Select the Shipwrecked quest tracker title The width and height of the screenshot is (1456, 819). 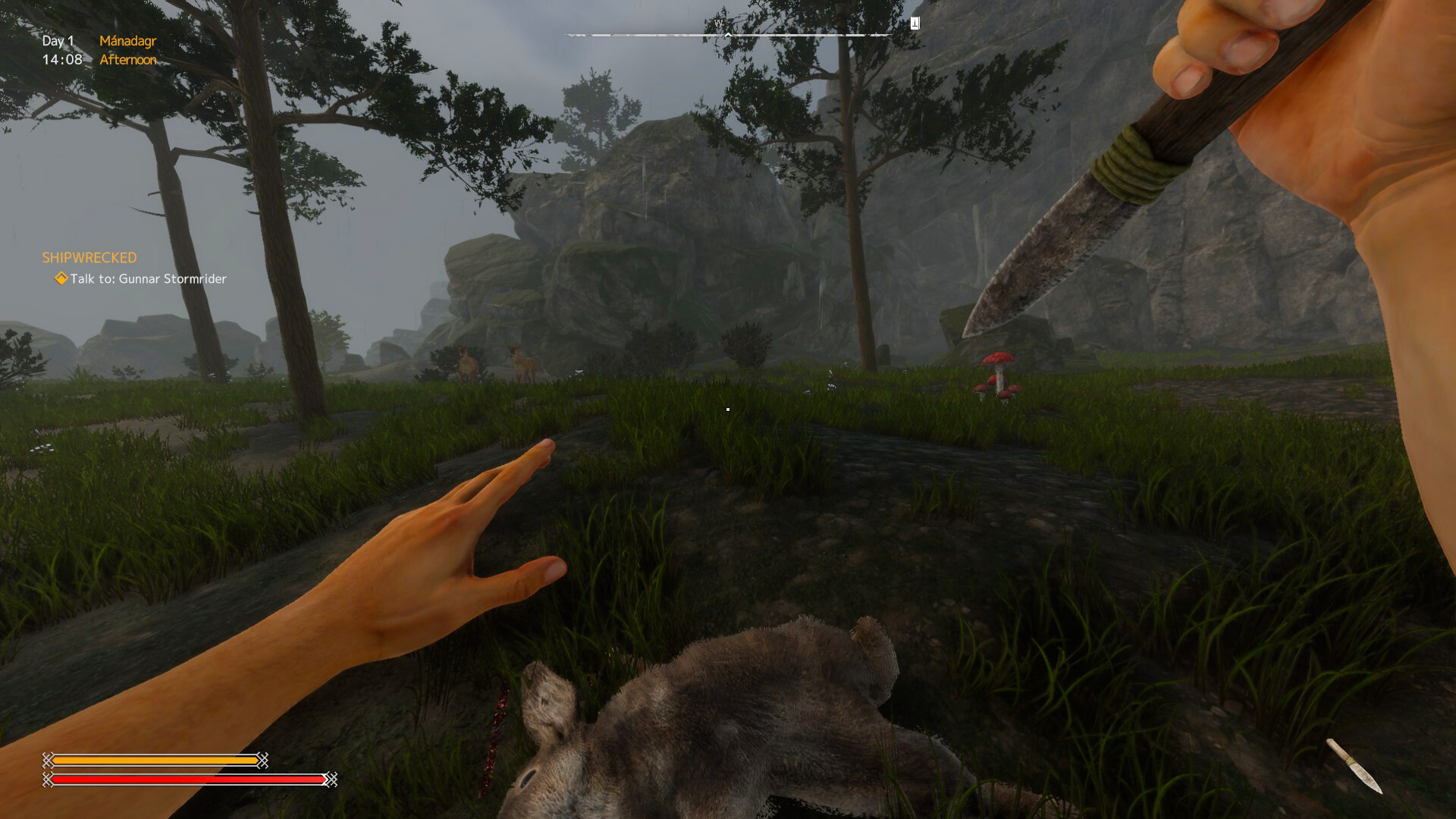coord(89,258)
